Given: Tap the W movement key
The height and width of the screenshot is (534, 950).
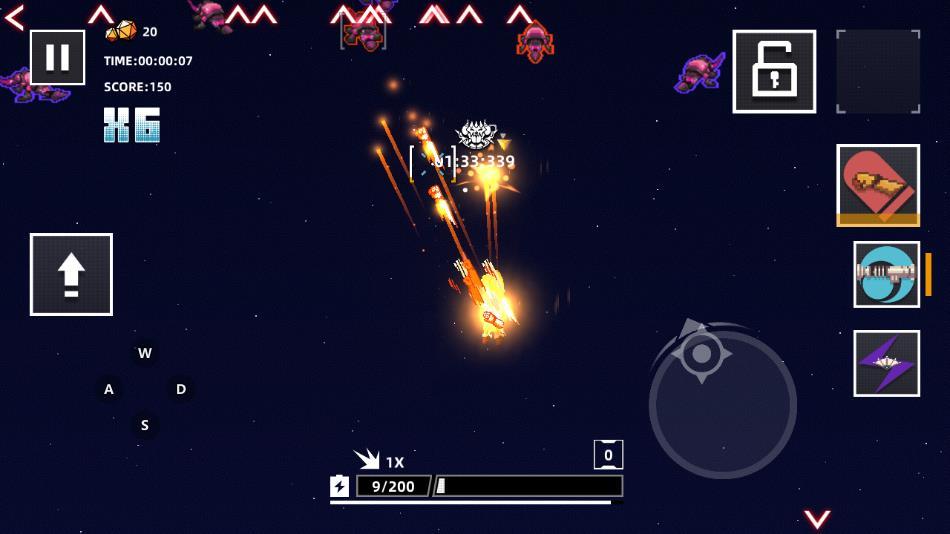Looking at the screenshot, I should 145,353.
